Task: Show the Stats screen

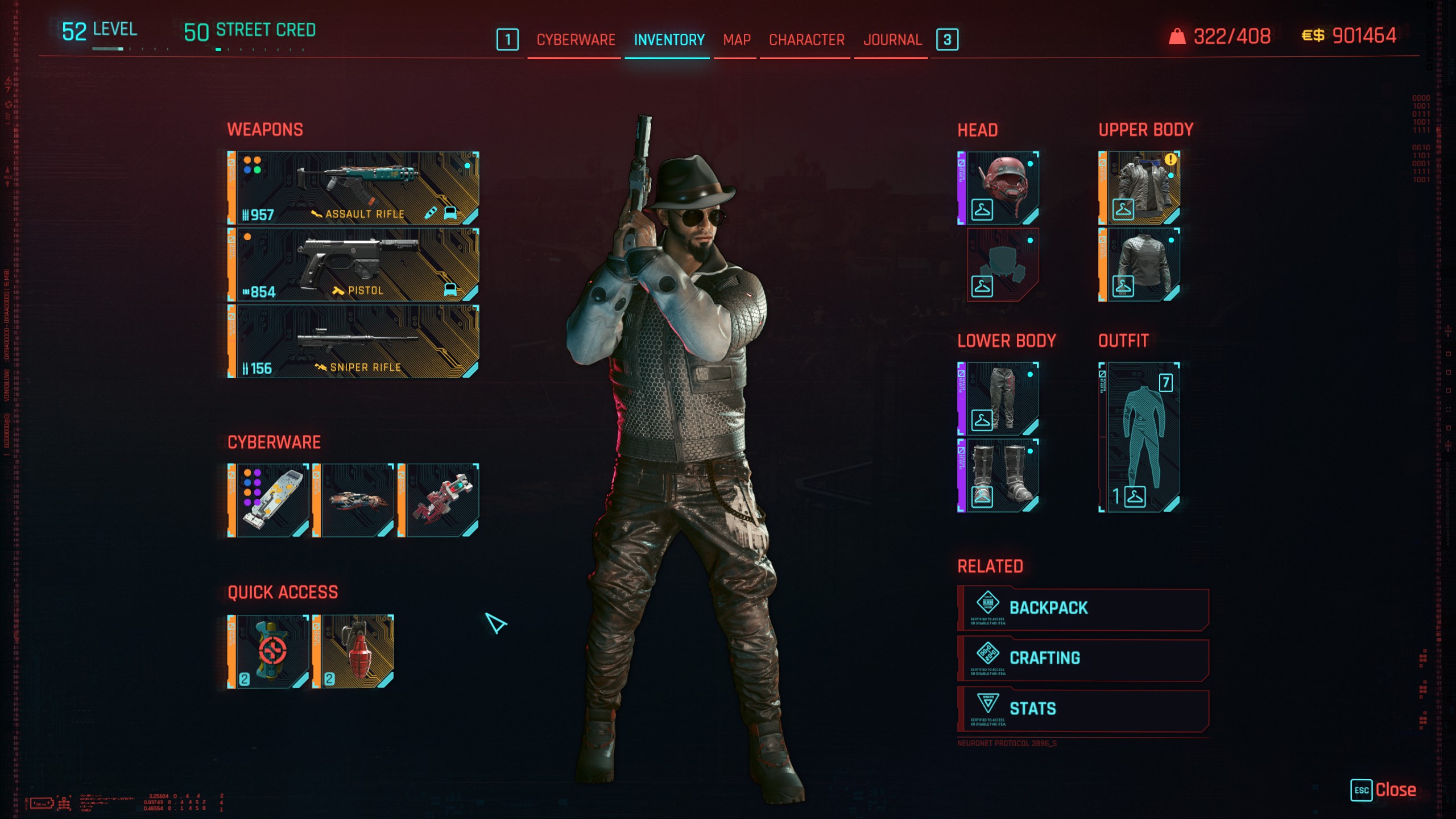Action: coord(1083,709)
